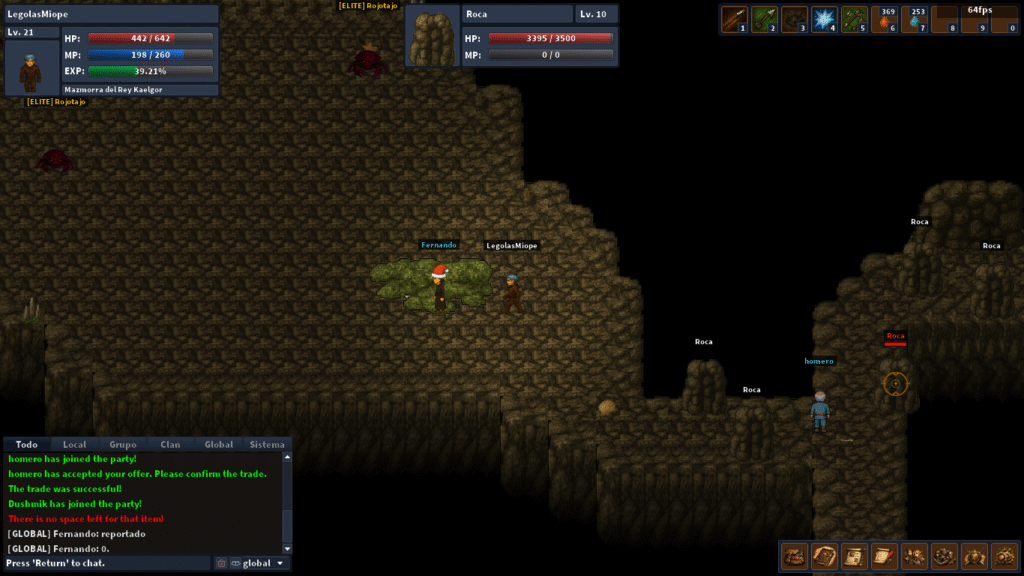Use the blue potion with 253 count
Image resolution: width=1024 pixels, height=576 pixels.
(x=915, y=19)
